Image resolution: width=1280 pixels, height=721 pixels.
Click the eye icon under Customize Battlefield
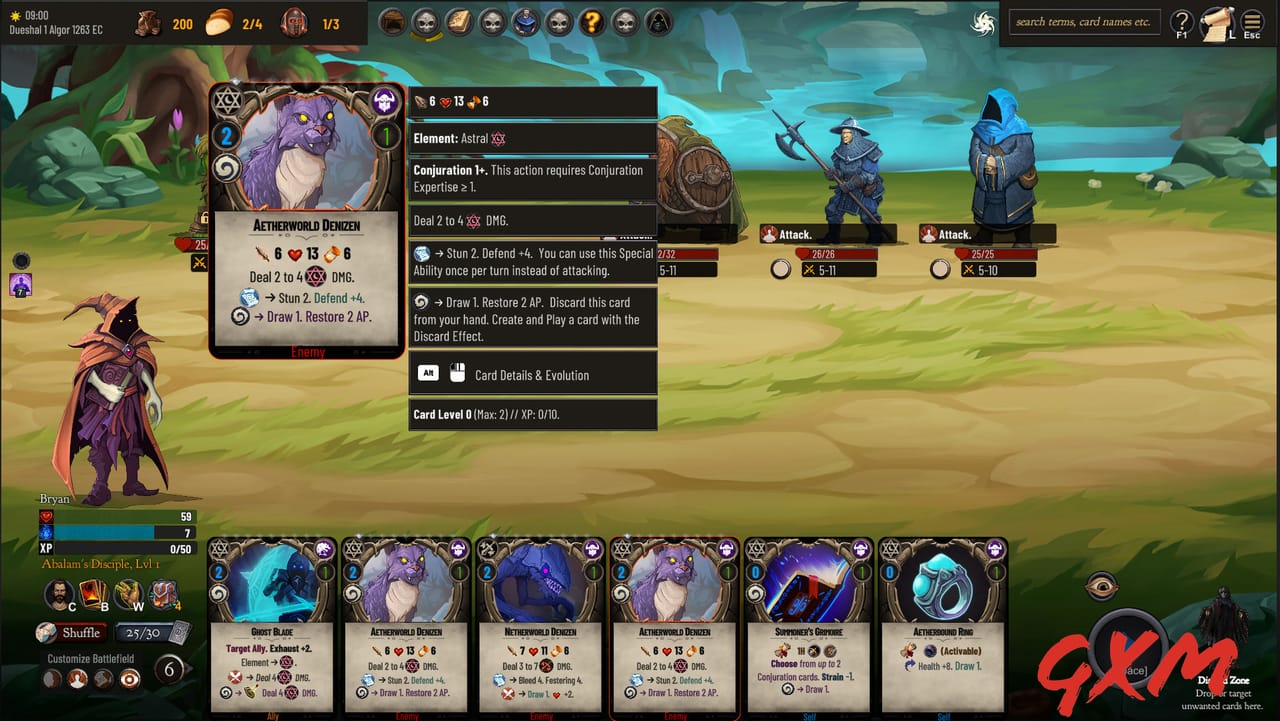click(130, 678)
